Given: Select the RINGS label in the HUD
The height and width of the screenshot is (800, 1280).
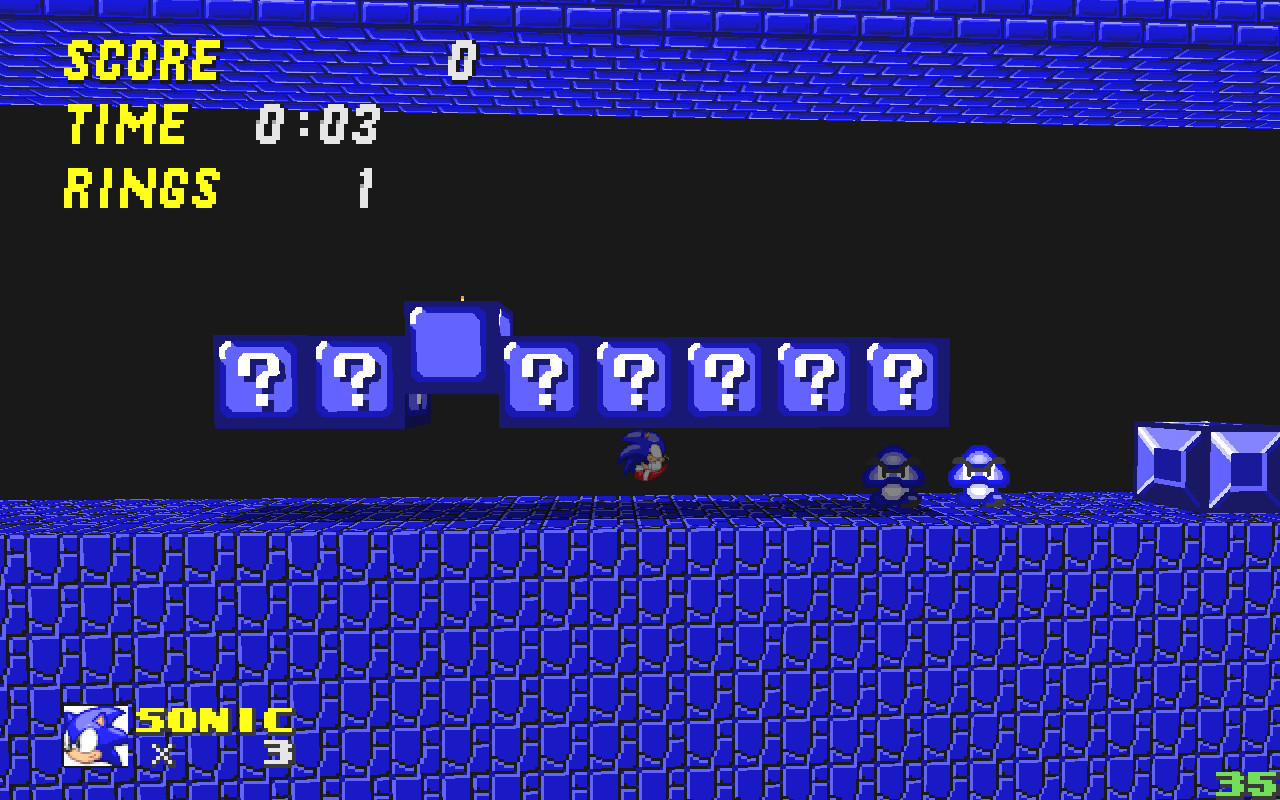Looking at the screenshot, I should tap(140, 188).
